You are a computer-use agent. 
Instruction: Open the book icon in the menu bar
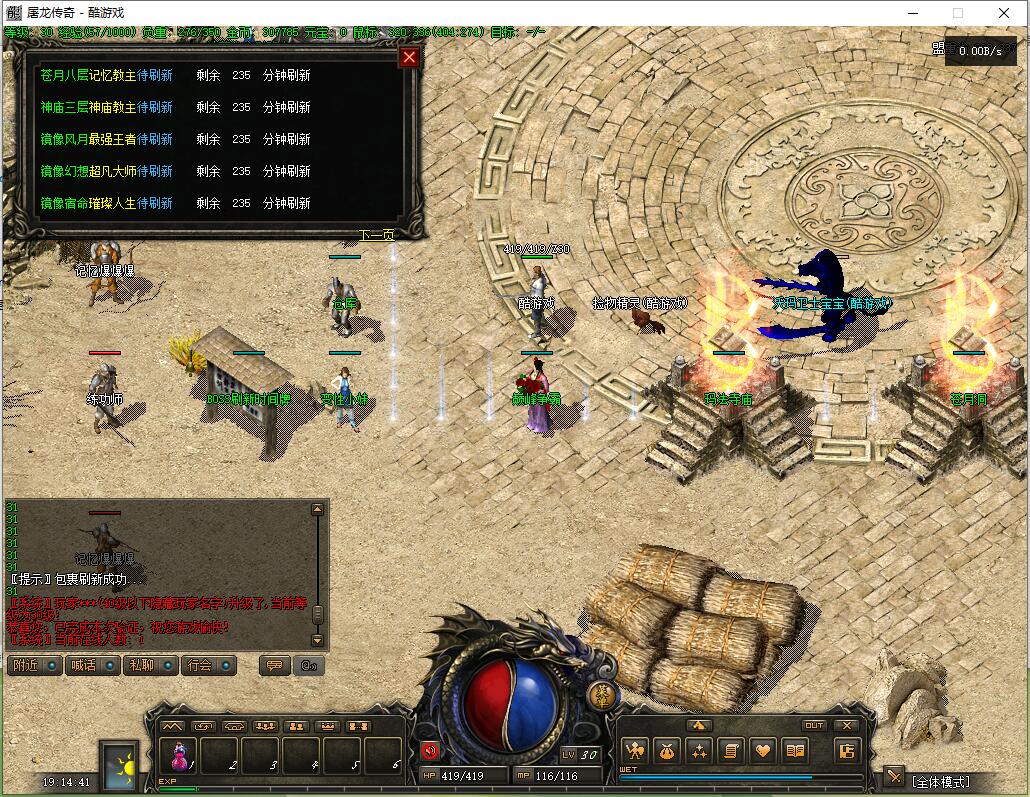(795, 750)
